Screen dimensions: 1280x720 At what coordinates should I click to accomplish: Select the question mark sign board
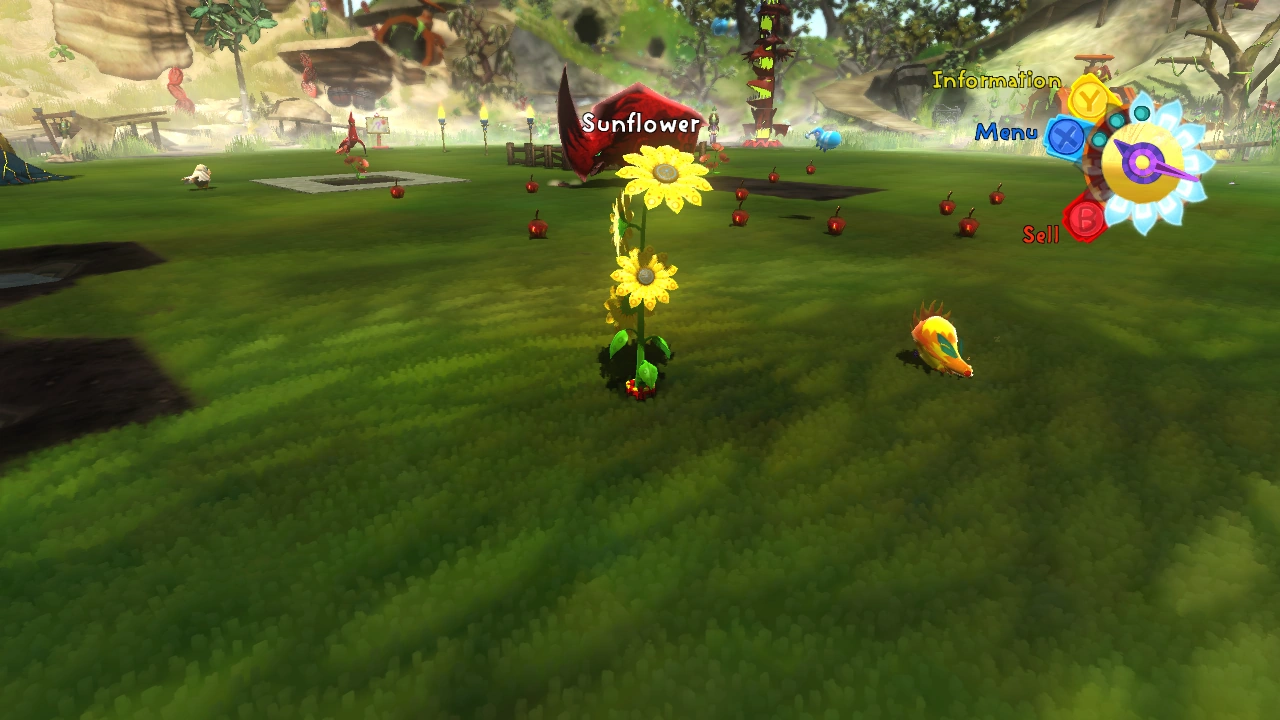pyautogui.click(x=378, y=124)
